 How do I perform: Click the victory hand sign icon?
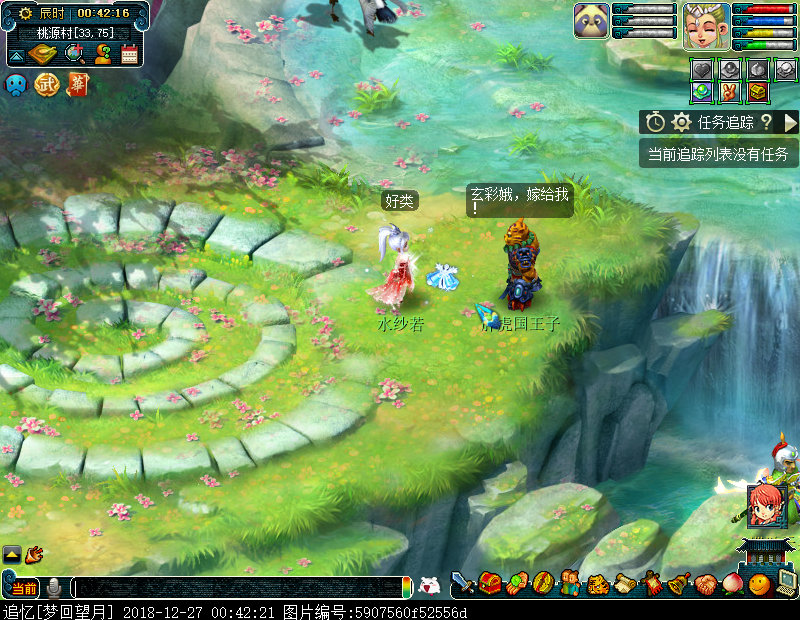(x=730, y=92)
